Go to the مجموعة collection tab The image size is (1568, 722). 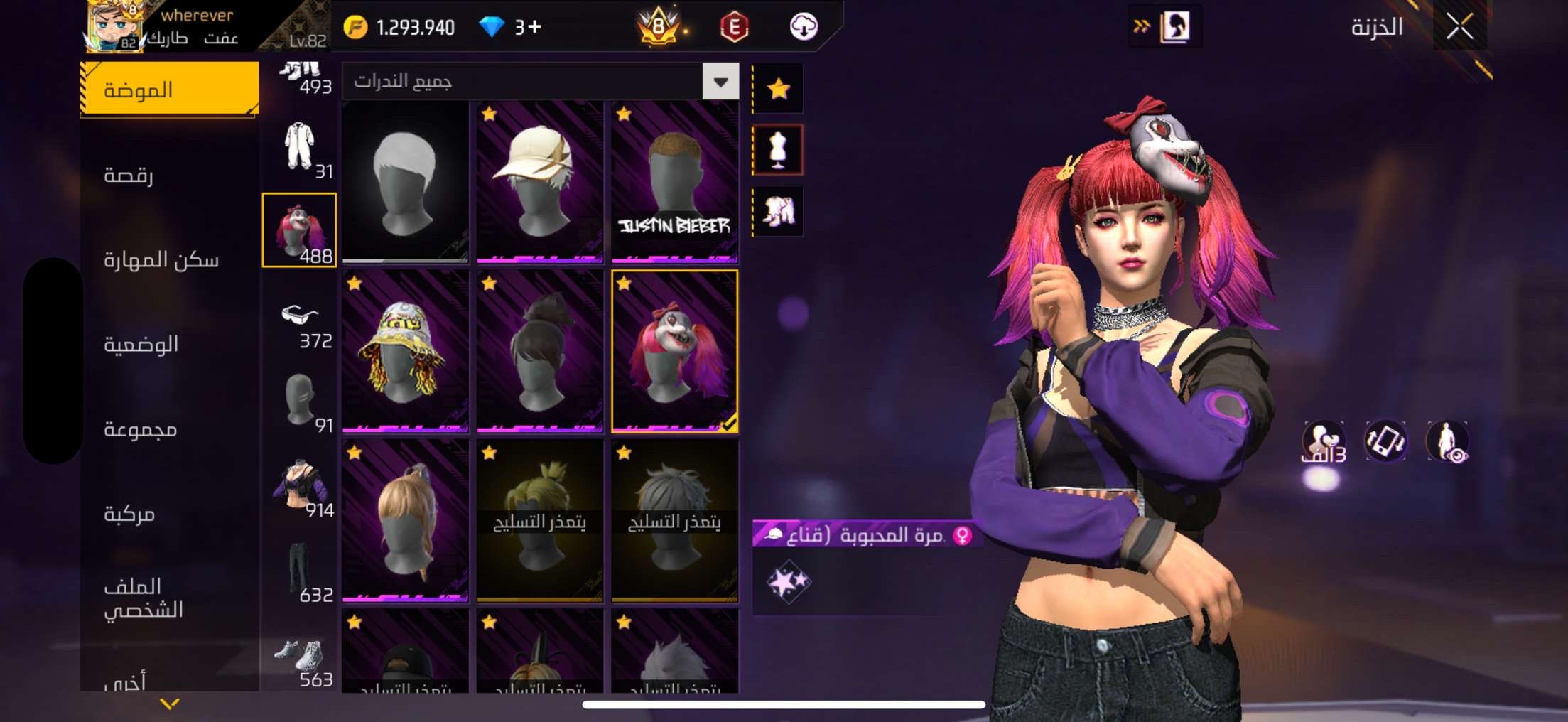pos(141,429)
